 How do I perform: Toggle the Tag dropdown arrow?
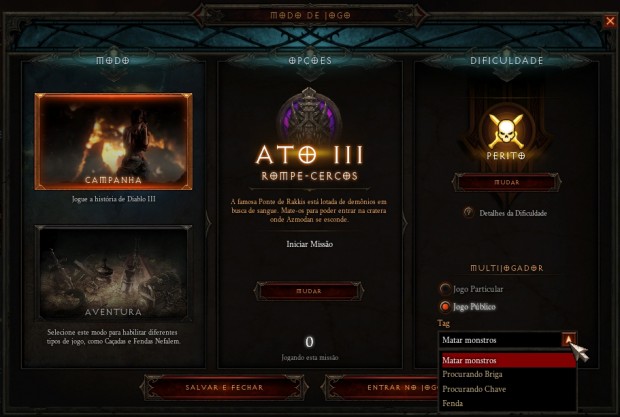568,339
